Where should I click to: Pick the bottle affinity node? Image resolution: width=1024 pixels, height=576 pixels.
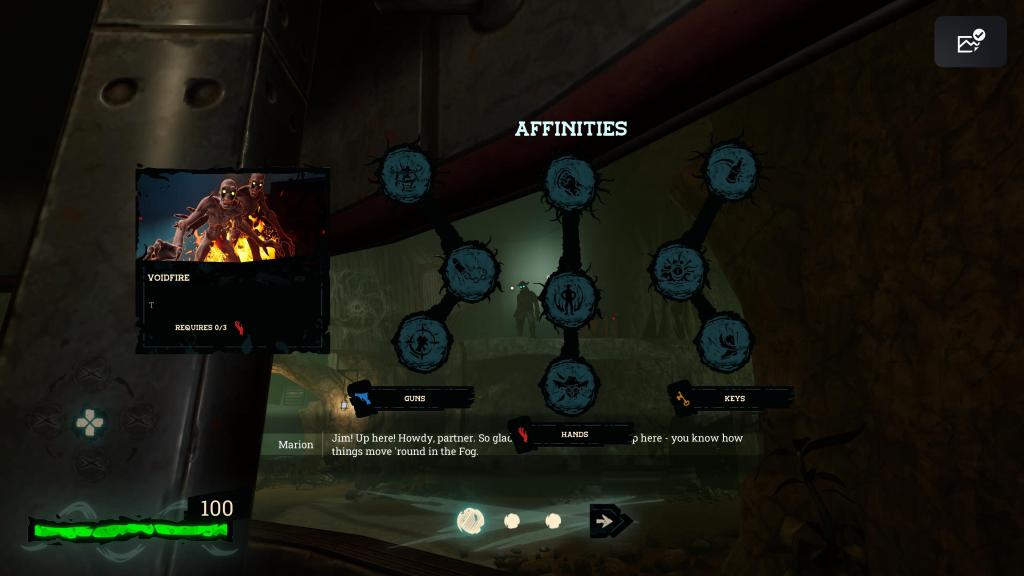731,171
